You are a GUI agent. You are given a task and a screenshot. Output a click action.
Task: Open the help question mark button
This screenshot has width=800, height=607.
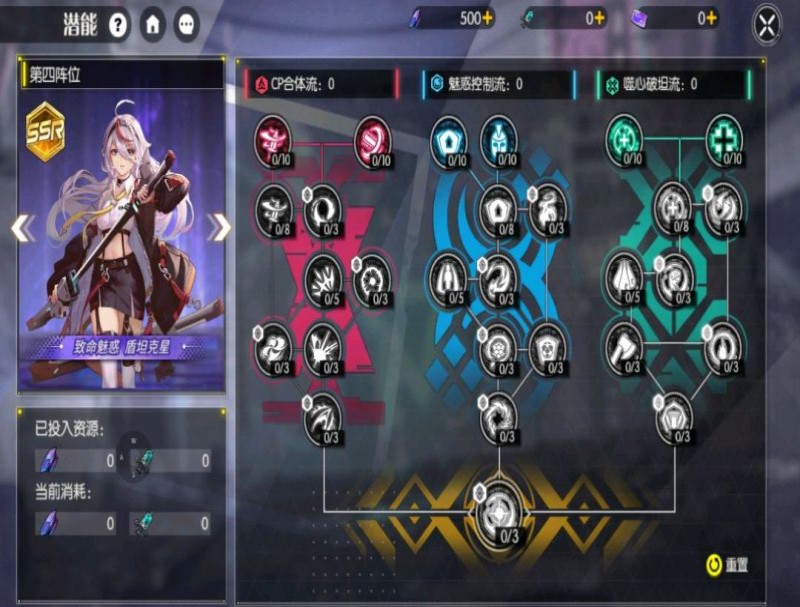[x=119, y=24]
